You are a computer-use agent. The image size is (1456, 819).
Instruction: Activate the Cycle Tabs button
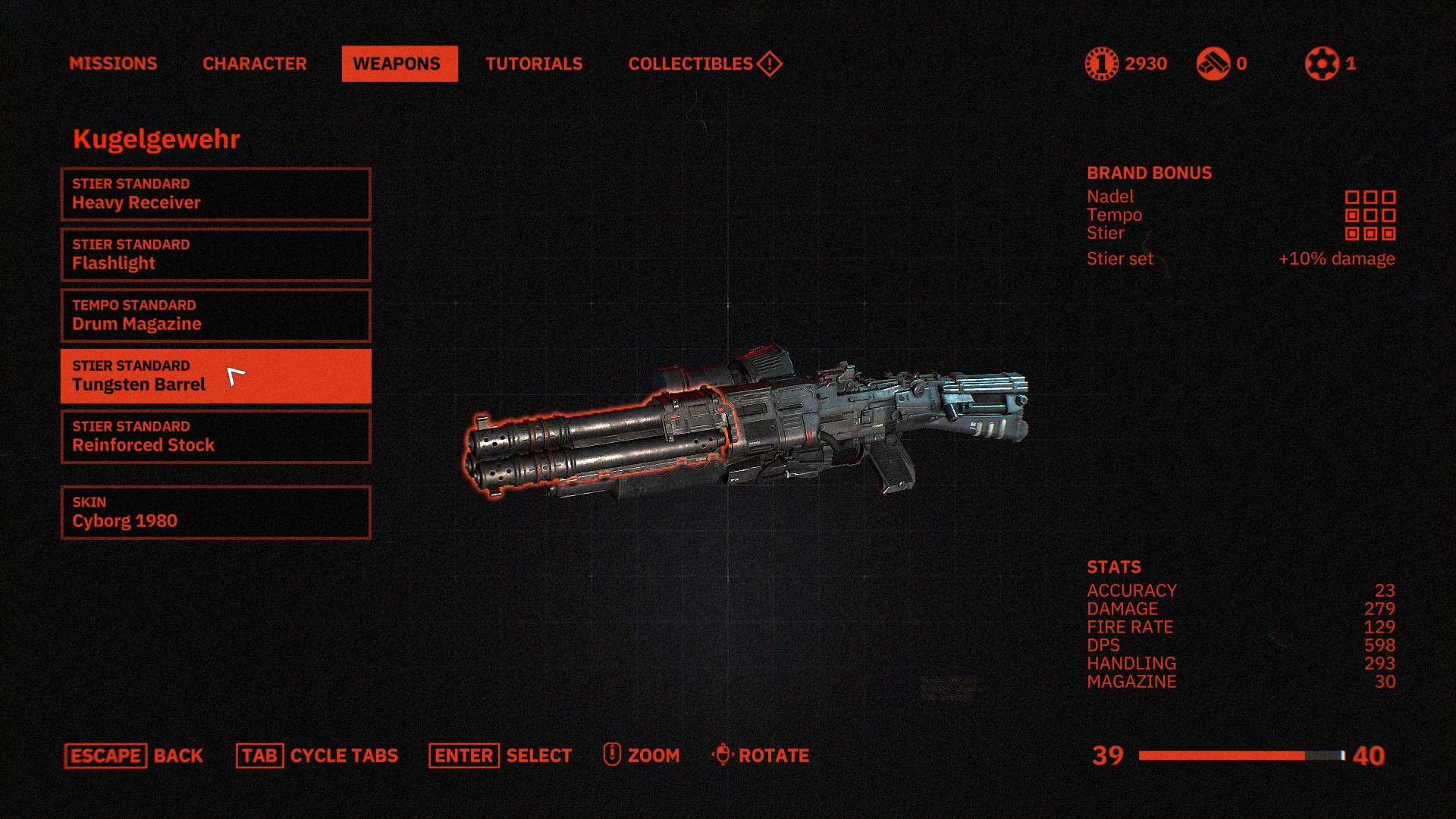317,755
